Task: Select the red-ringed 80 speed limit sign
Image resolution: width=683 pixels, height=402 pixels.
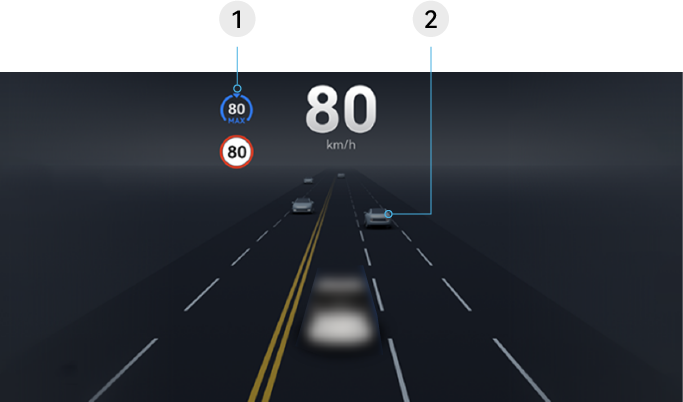Action: tap(237, 152)
